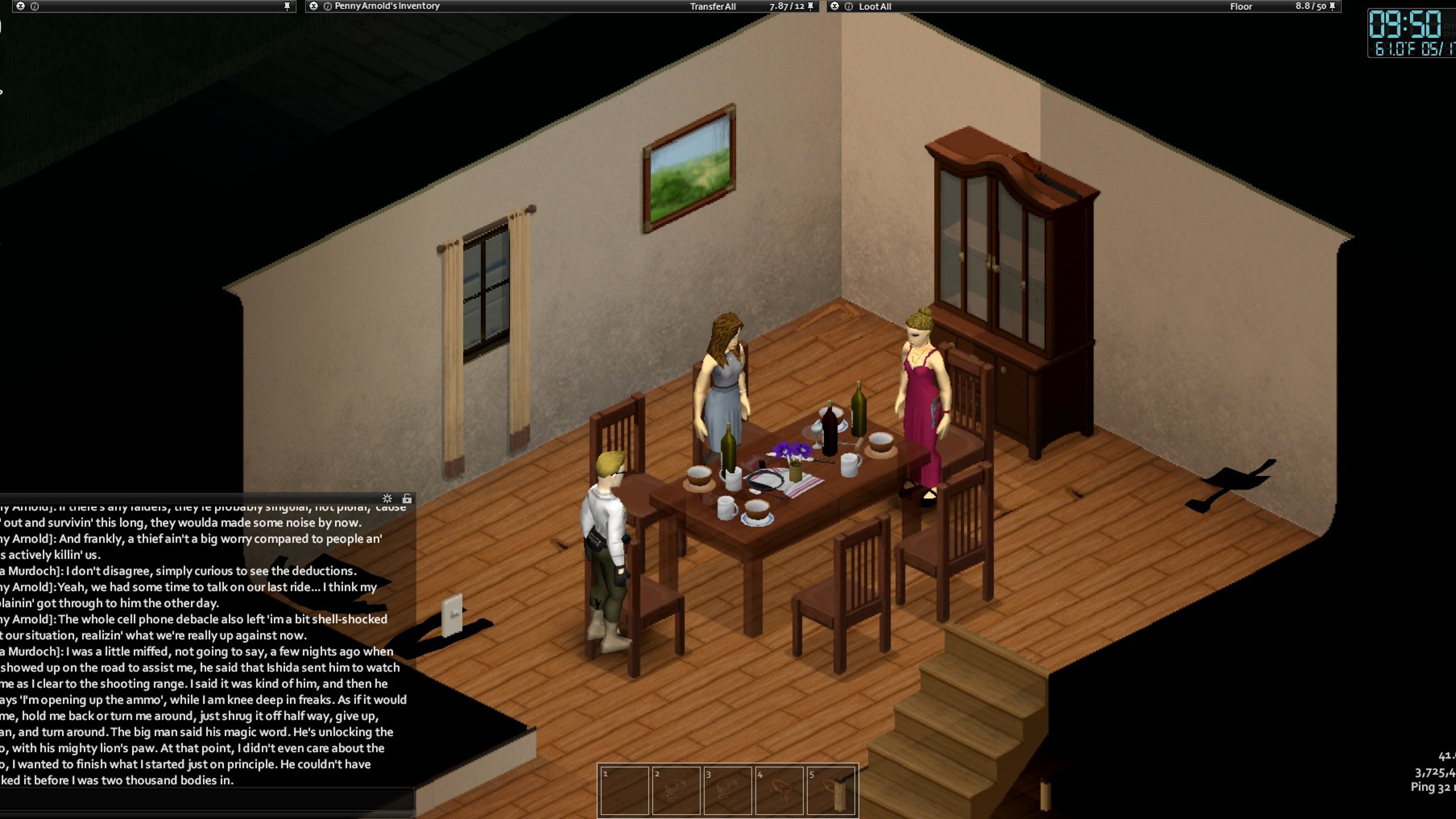
Task: Close Penny Arnold's Inventory panel
Action: (x=314, y=6)
